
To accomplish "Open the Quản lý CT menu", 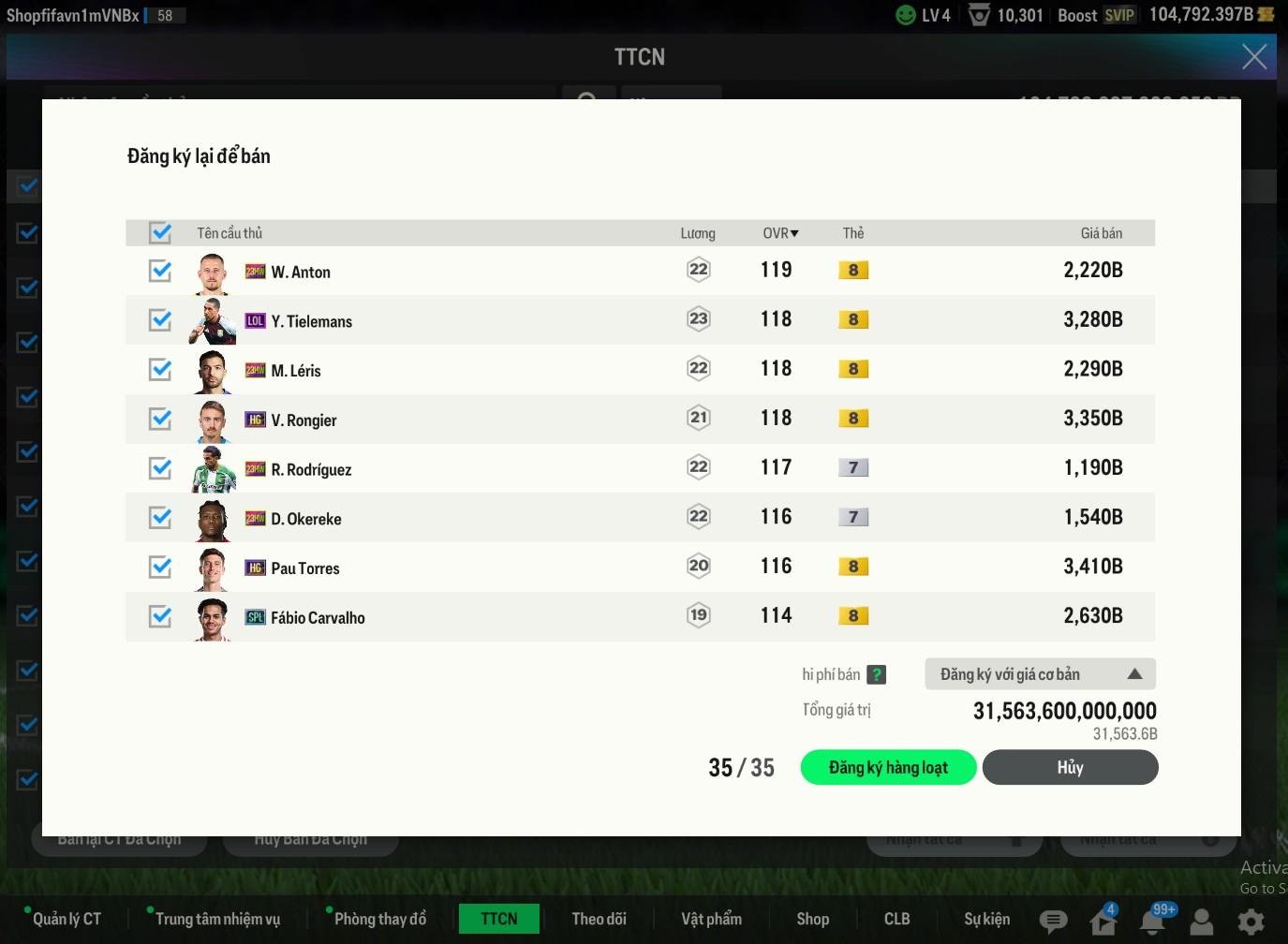I will pyautogui.click(x=67, y=919).
